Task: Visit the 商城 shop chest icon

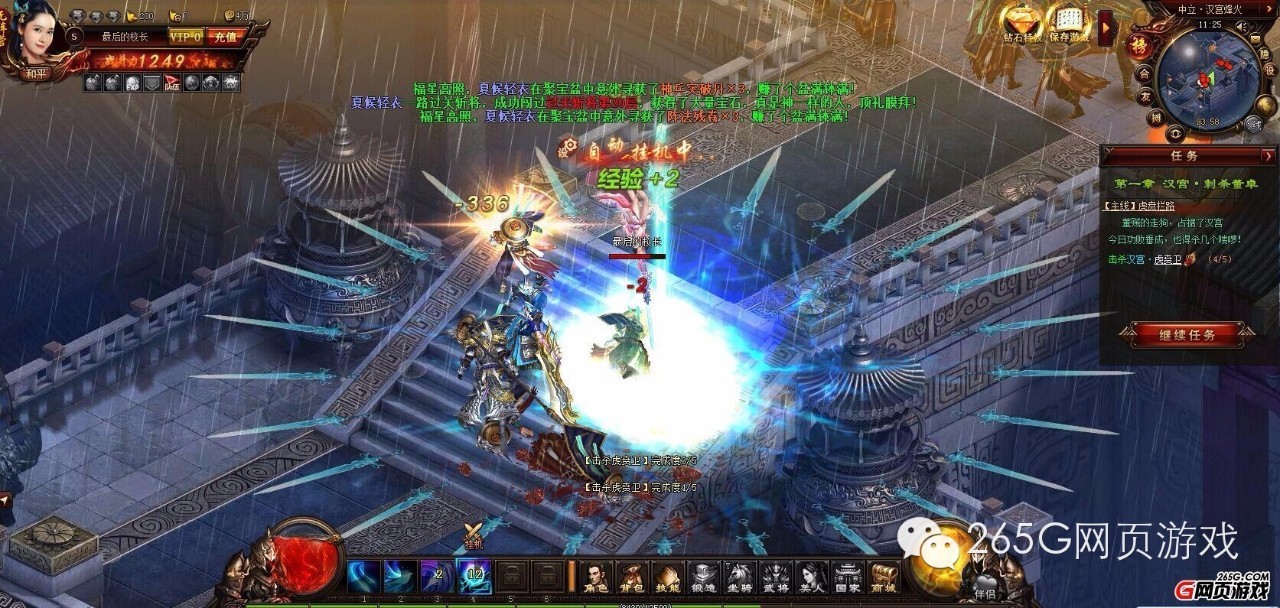Action: tap(883, 577)
